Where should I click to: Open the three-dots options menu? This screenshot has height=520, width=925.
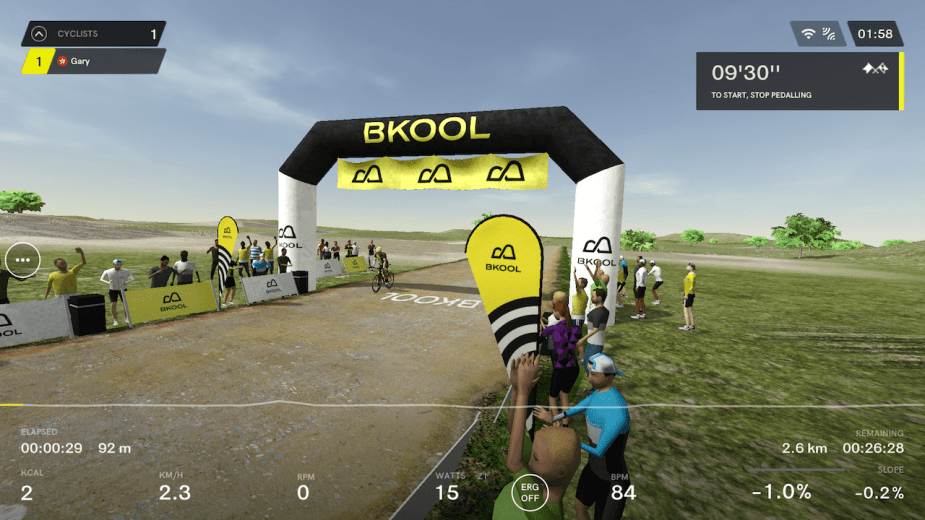tap(21, 260)
